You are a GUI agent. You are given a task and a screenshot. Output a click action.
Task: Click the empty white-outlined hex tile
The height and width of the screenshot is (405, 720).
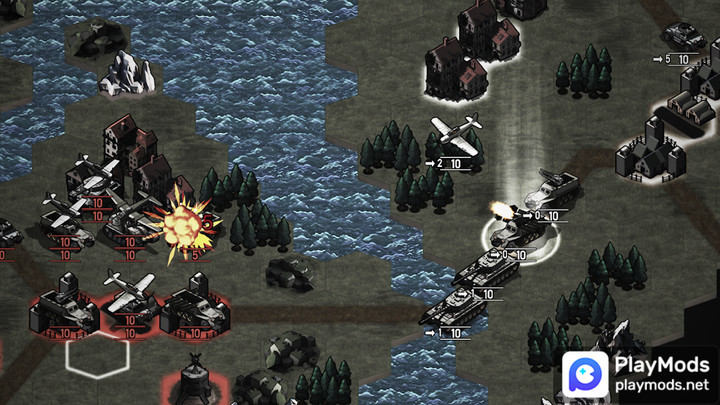97,357
